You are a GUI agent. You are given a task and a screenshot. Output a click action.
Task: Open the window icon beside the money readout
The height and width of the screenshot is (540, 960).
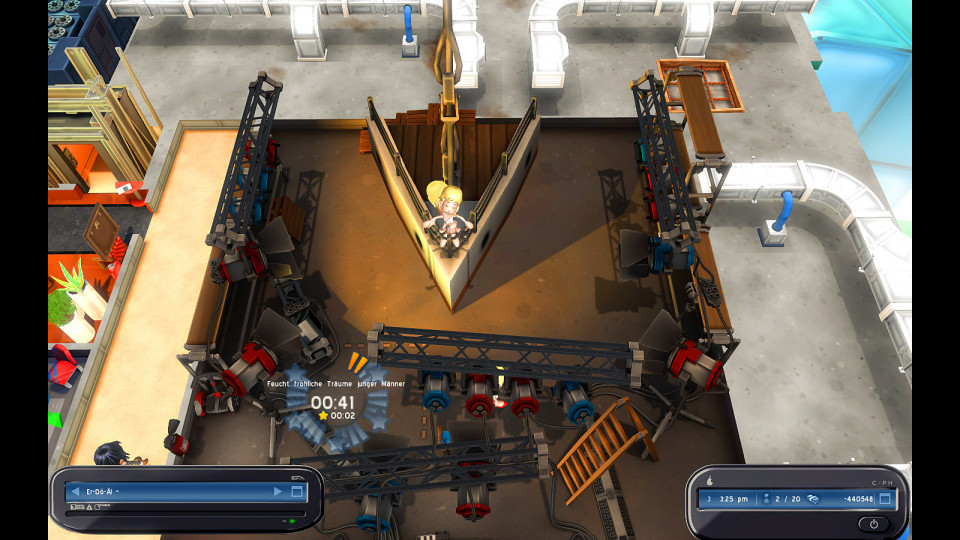(x=886, y=498)
